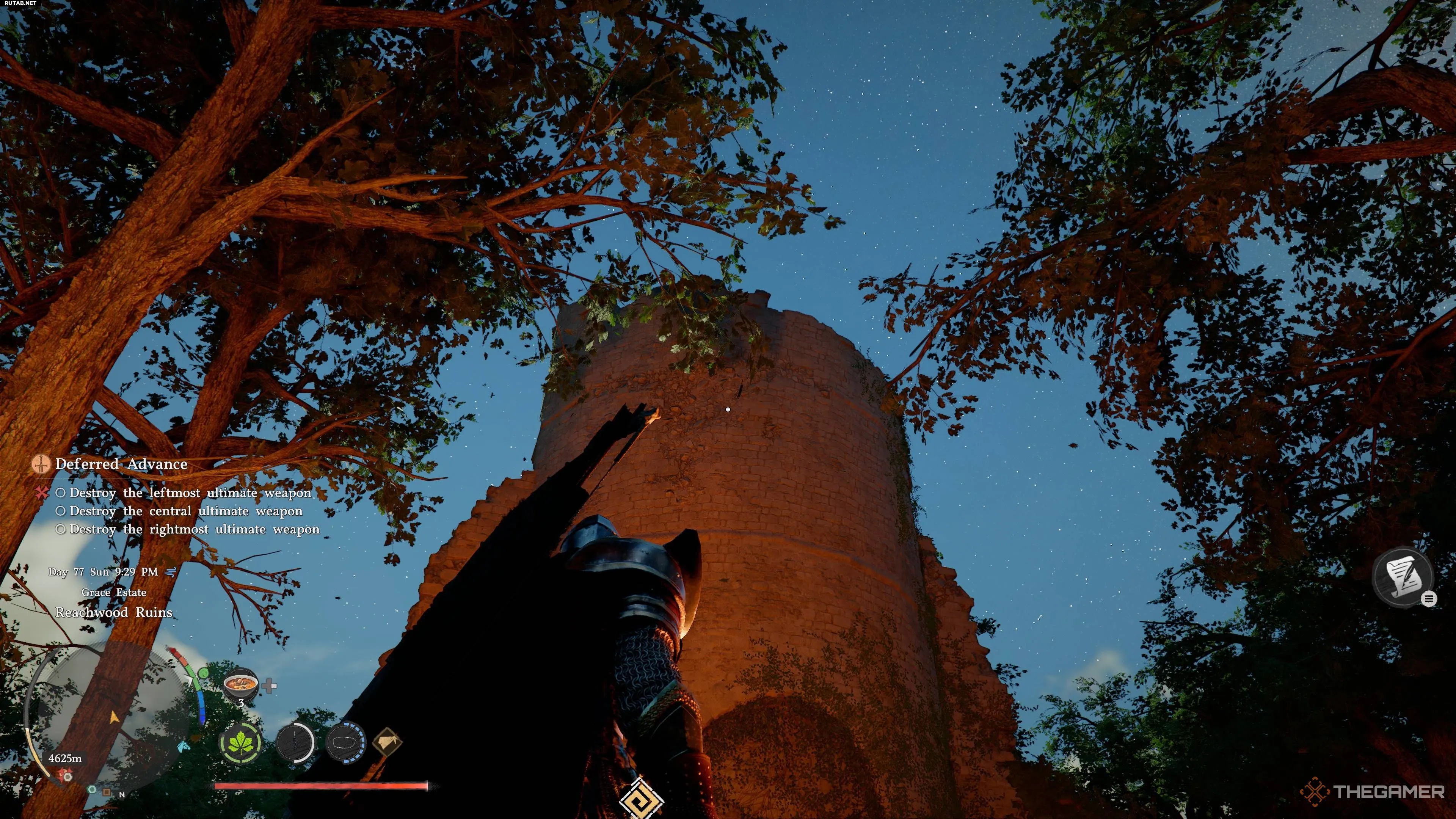Select the central ultimate weapon objective
This screenshot has width=1456, height=819.
[185, 511]
